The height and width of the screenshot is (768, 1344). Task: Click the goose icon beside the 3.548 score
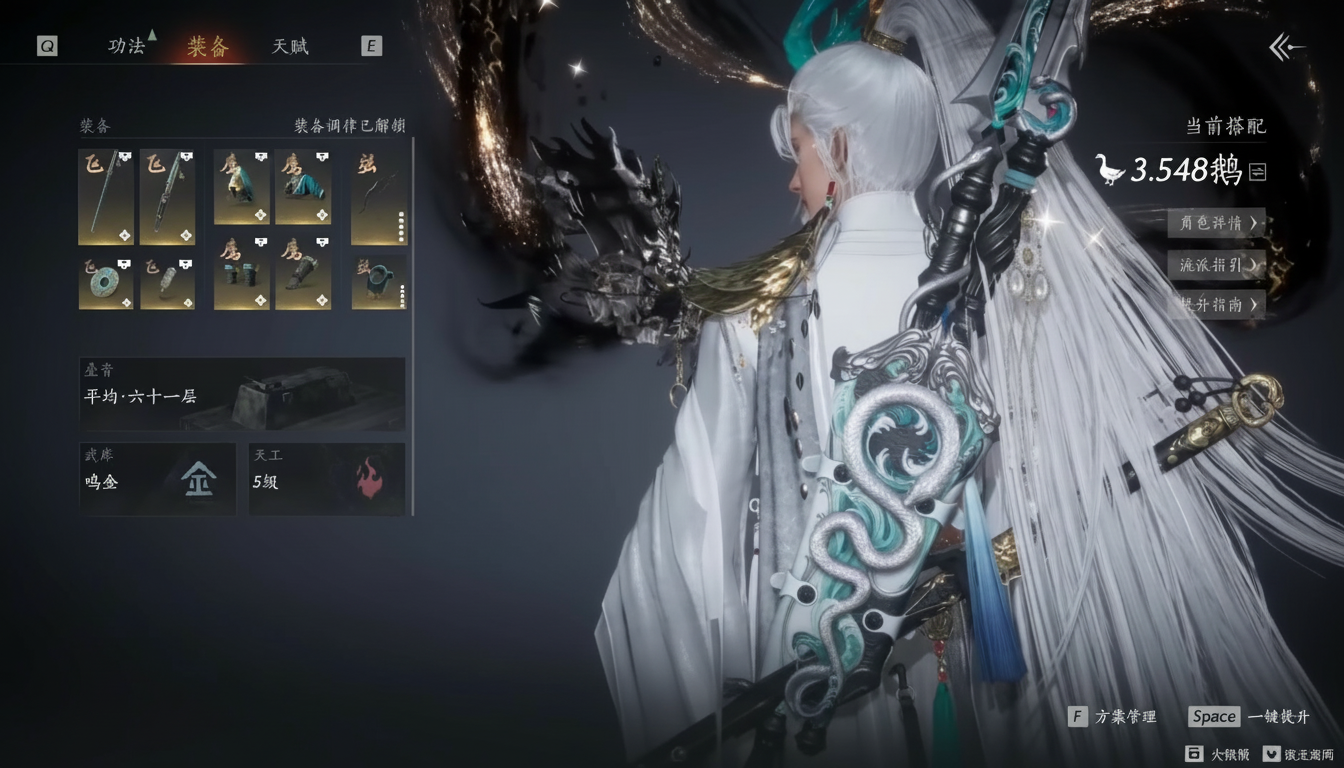point(1111,170)
